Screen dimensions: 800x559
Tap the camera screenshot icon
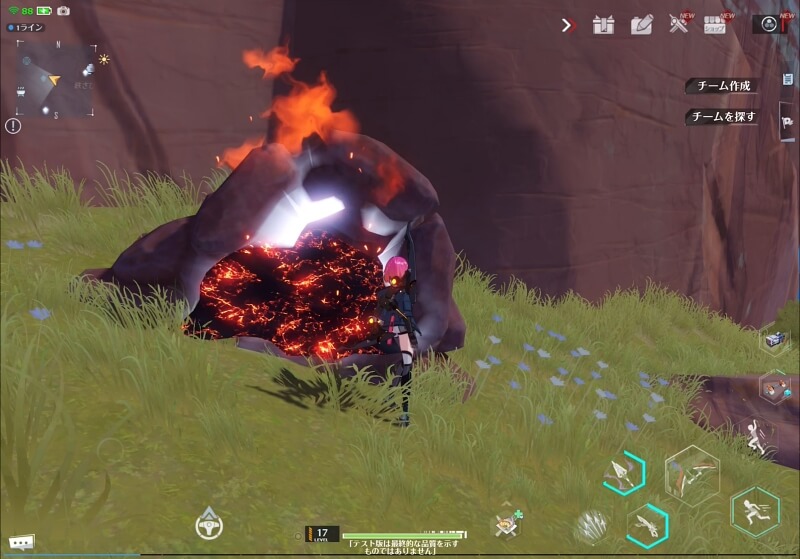click(63, 10)
